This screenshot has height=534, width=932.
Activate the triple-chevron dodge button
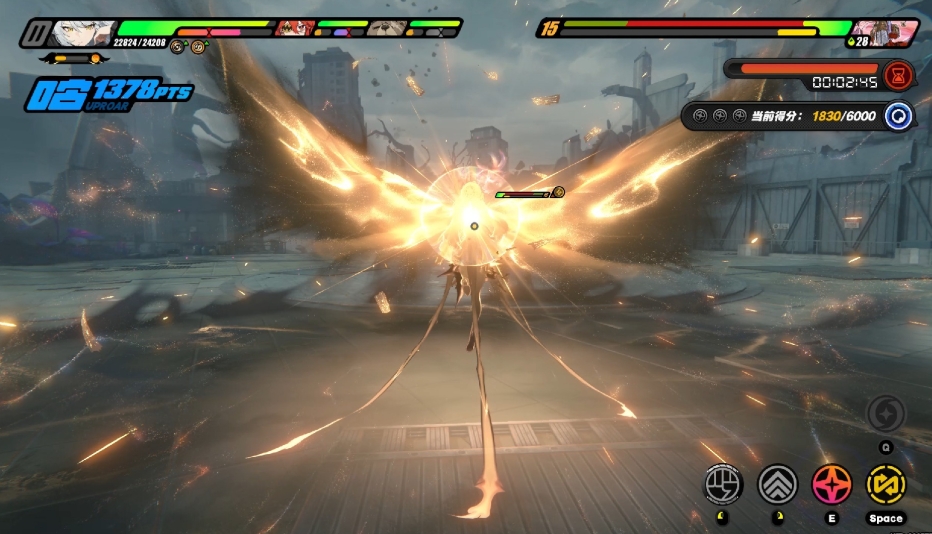tap(778, 485)
